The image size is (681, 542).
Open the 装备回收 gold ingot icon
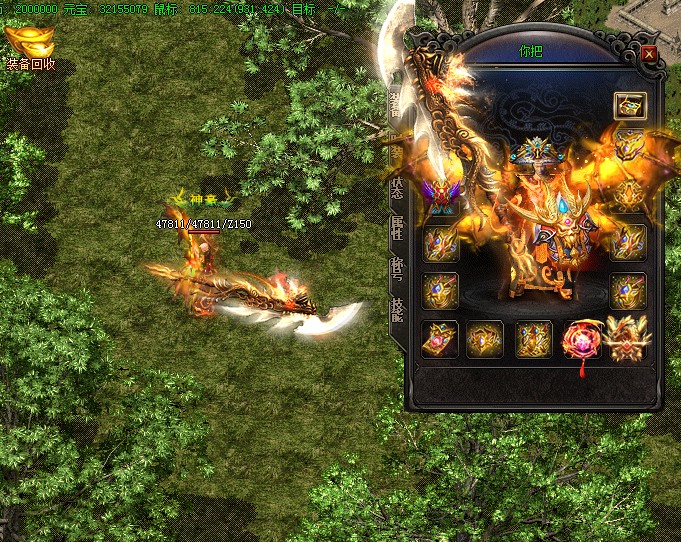point(29,43)
